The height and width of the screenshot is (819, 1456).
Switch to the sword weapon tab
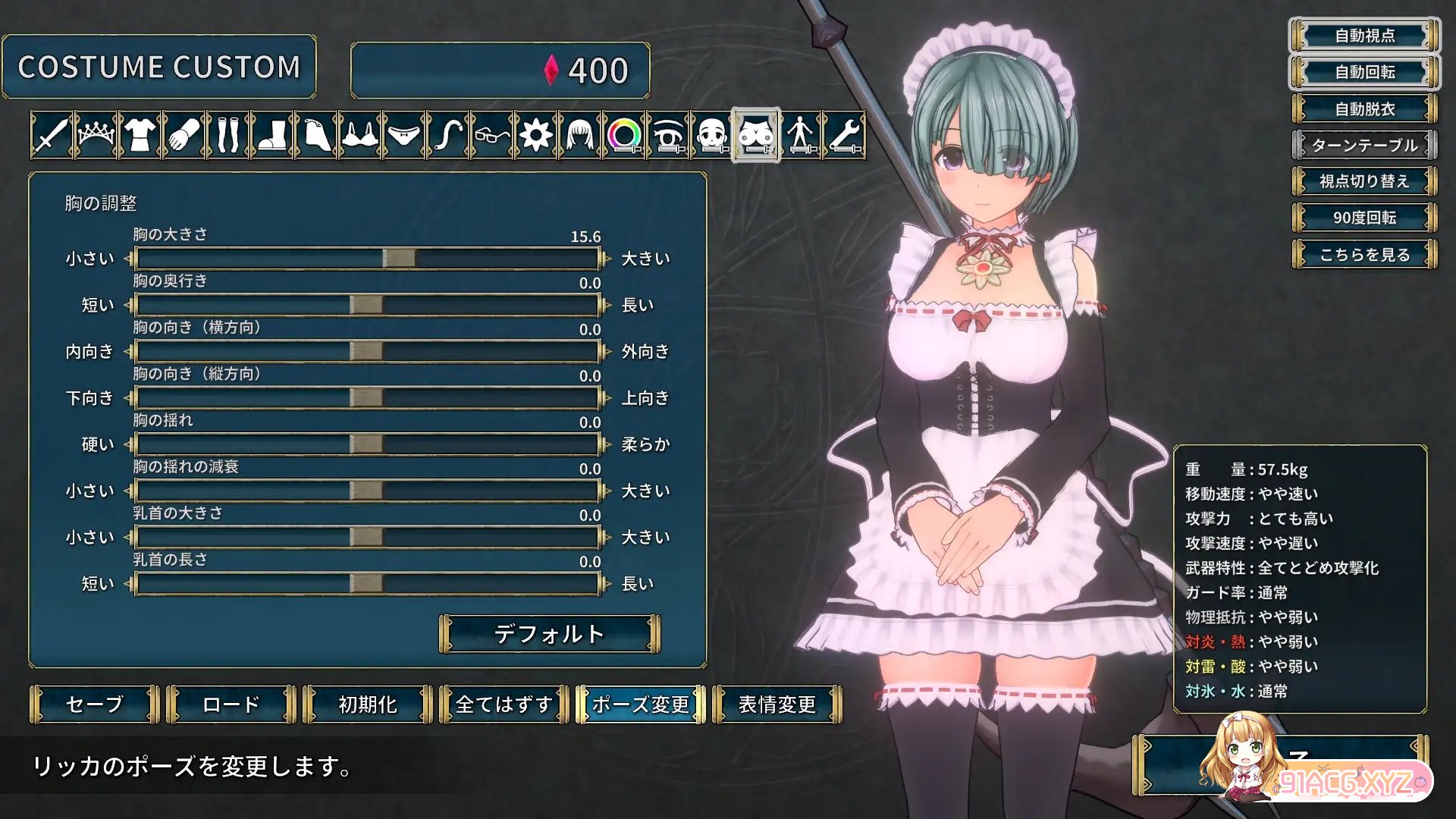(x=52, y=136)
